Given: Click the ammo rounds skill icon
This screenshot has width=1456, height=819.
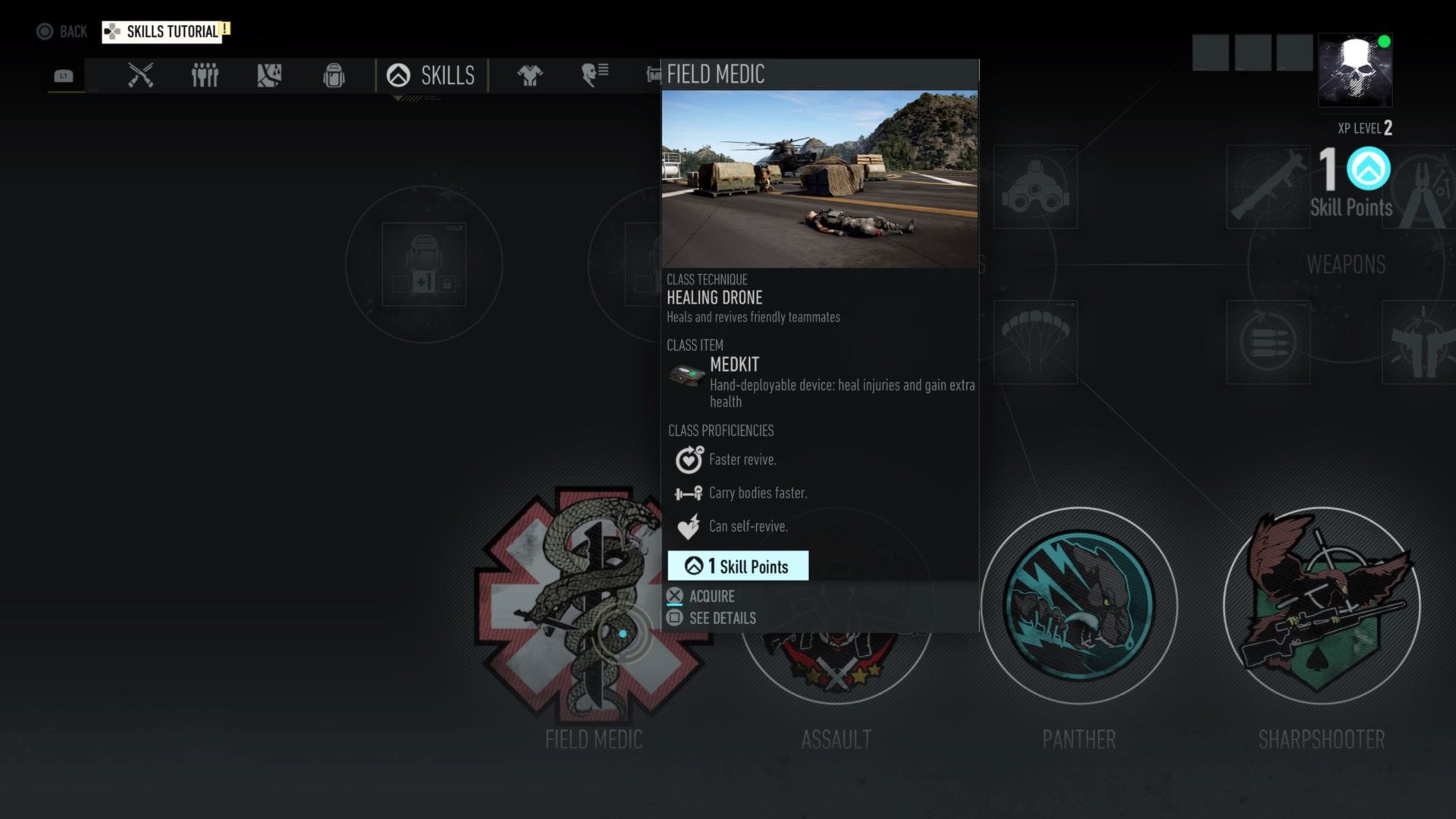Looking at the screenshot, I should [x=1269, y=341].
